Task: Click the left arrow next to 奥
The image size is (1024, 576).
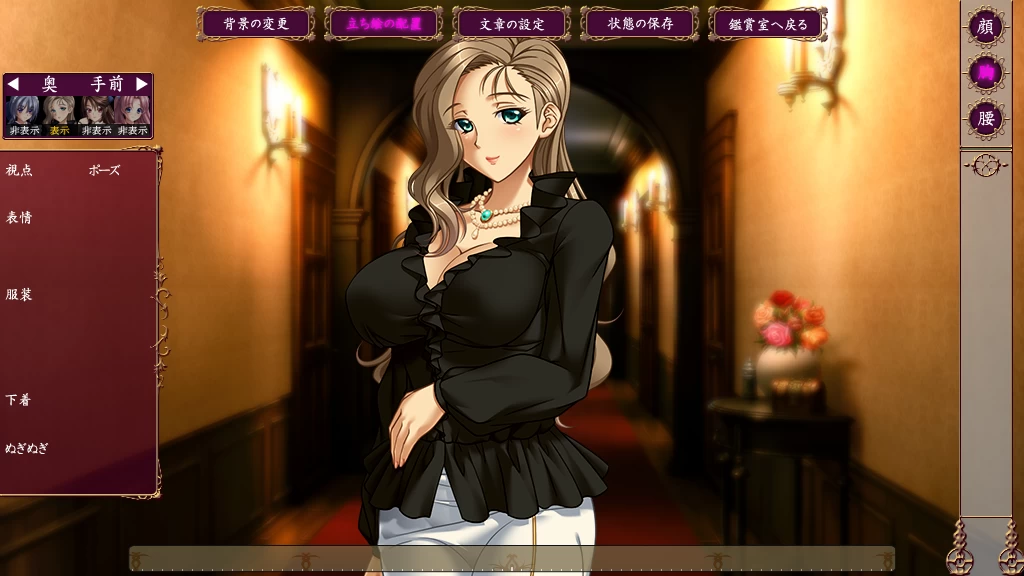Action: (13, 84)
